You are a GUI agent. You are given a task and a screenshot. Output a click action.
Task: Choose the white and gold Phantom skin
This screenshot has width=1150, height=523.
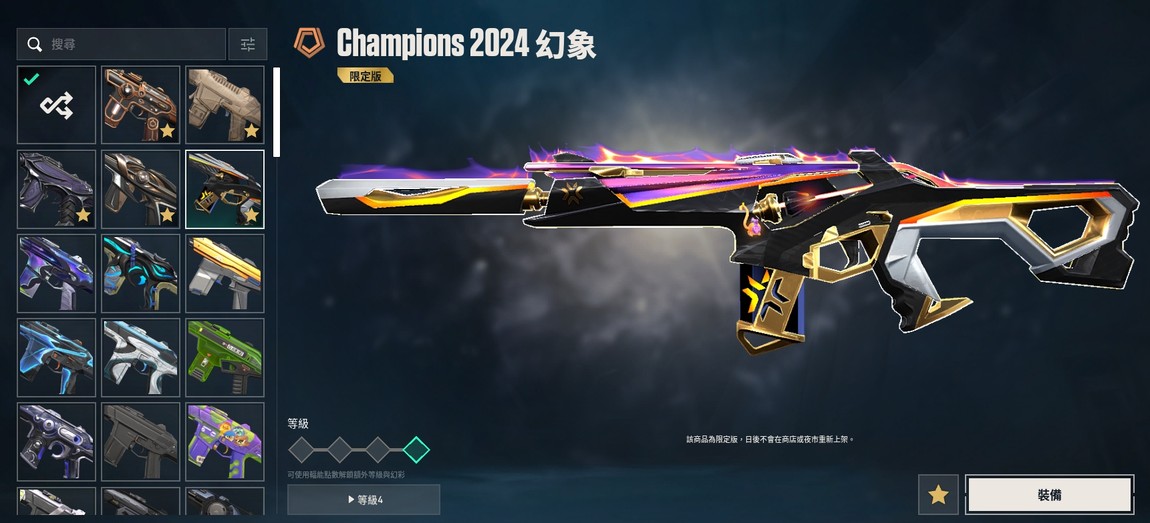click(225, 273)
